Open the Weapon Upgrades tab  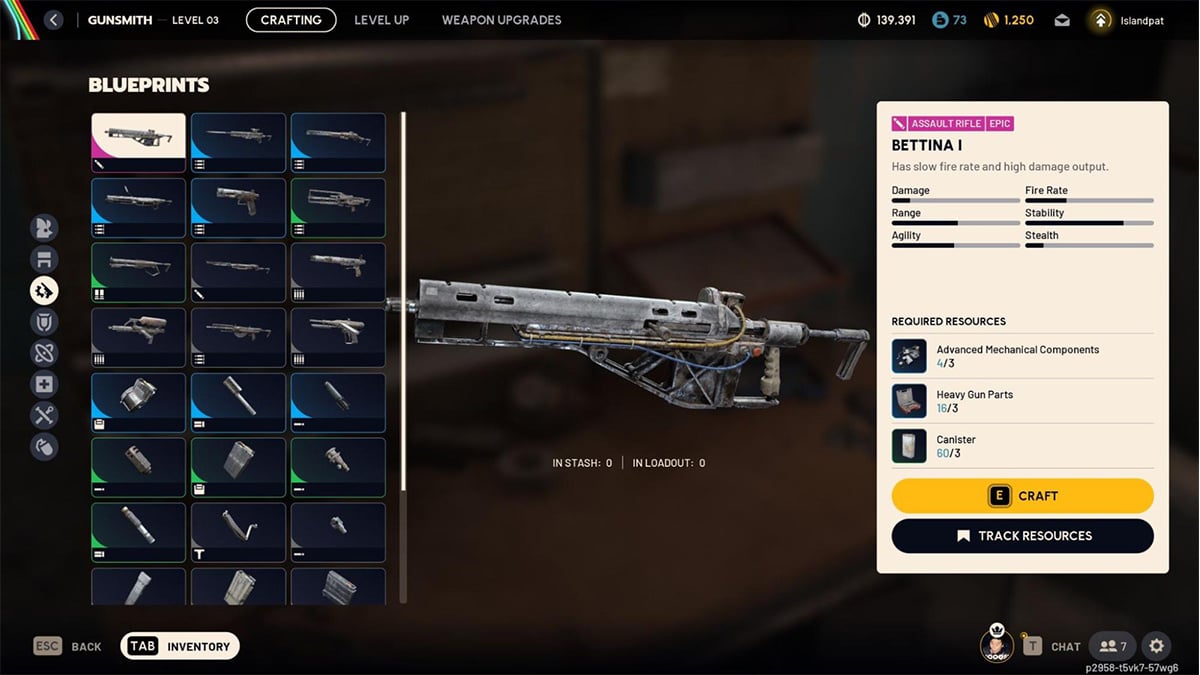point(501,20)
